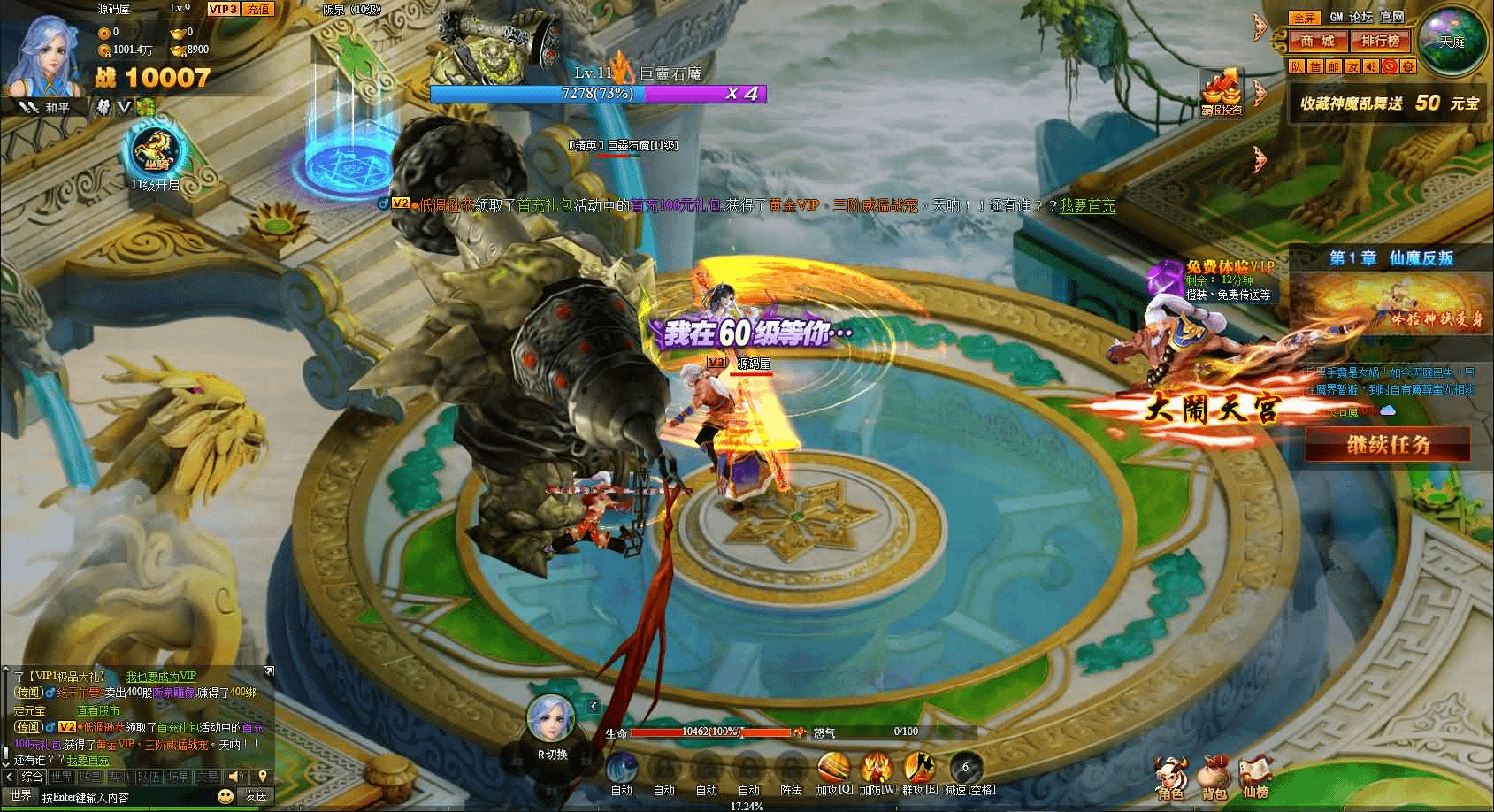Open the 背包 bag
This screenshot has width=1494, height=812.
click(x=1214, y=776)
